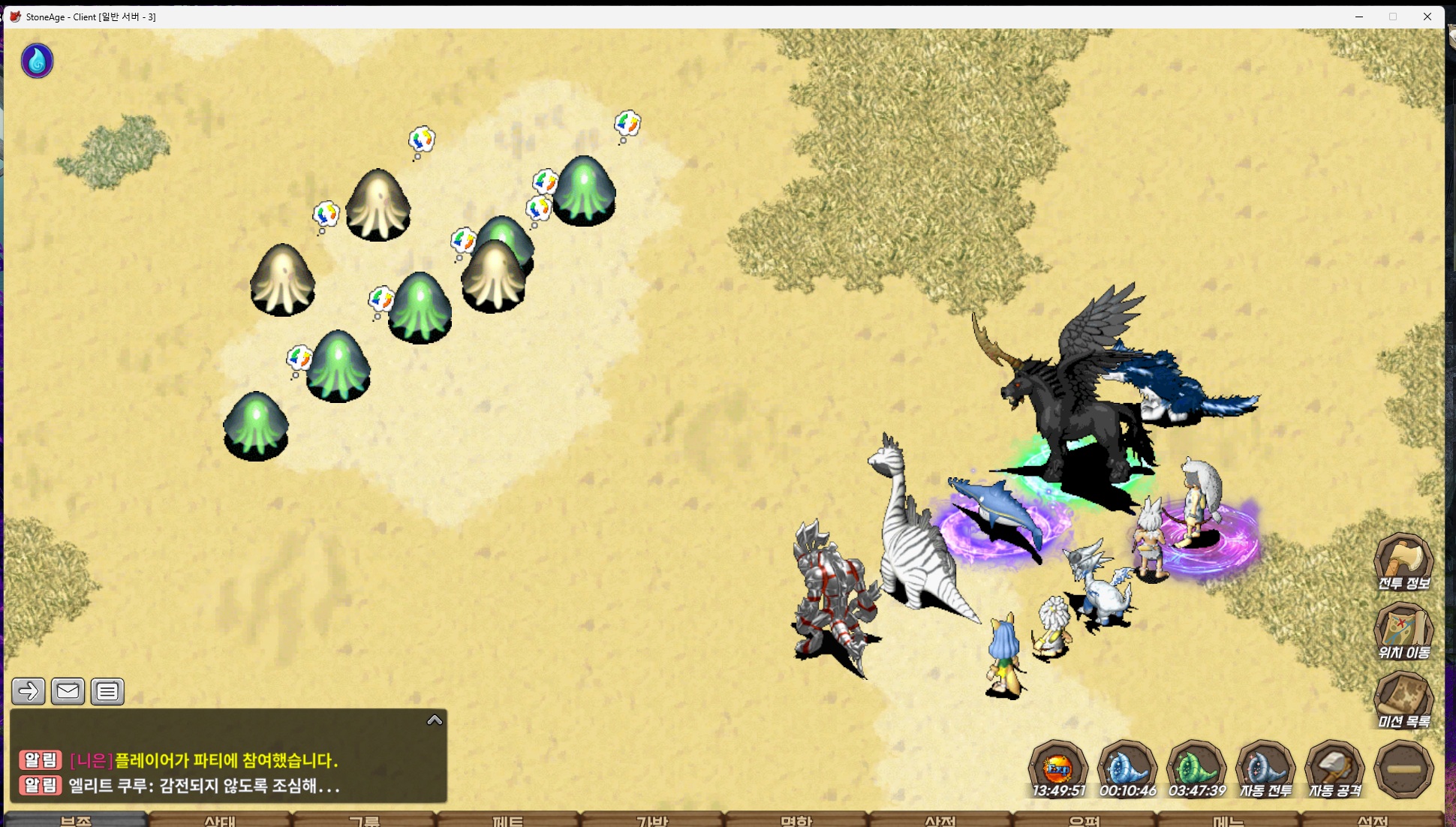Viewport: 1456px width, 827px height.
Task: Close the StoneAge client window
Action: (x=1427, y=17)
